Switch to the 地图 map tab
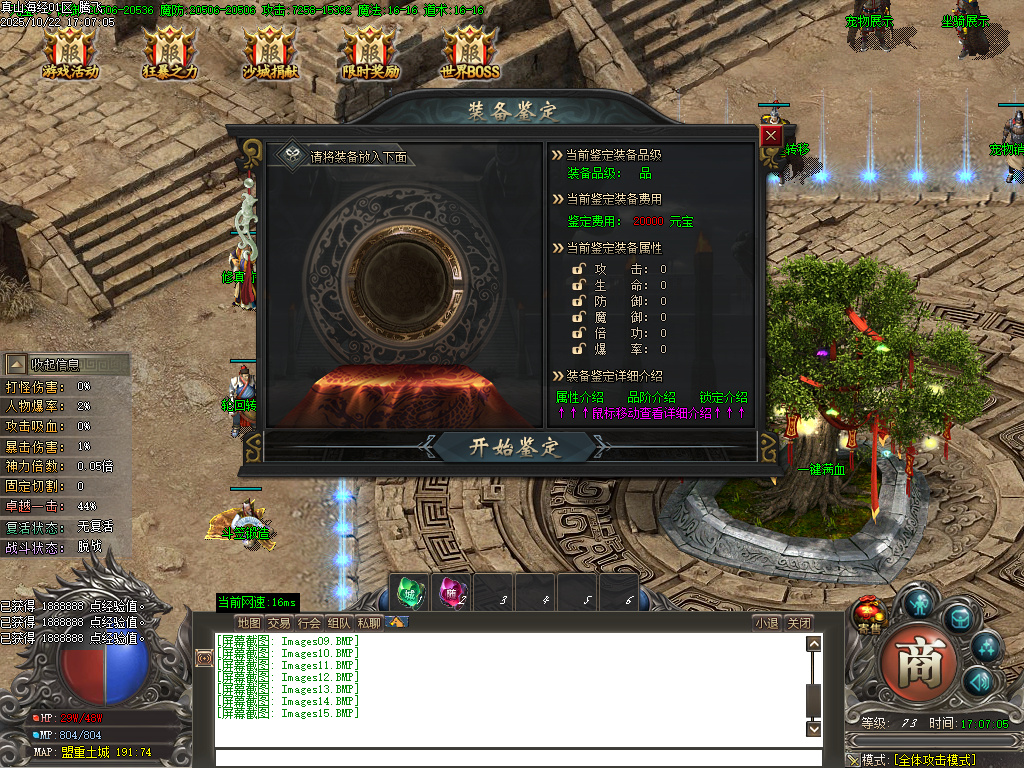 [x=249, y=623]
